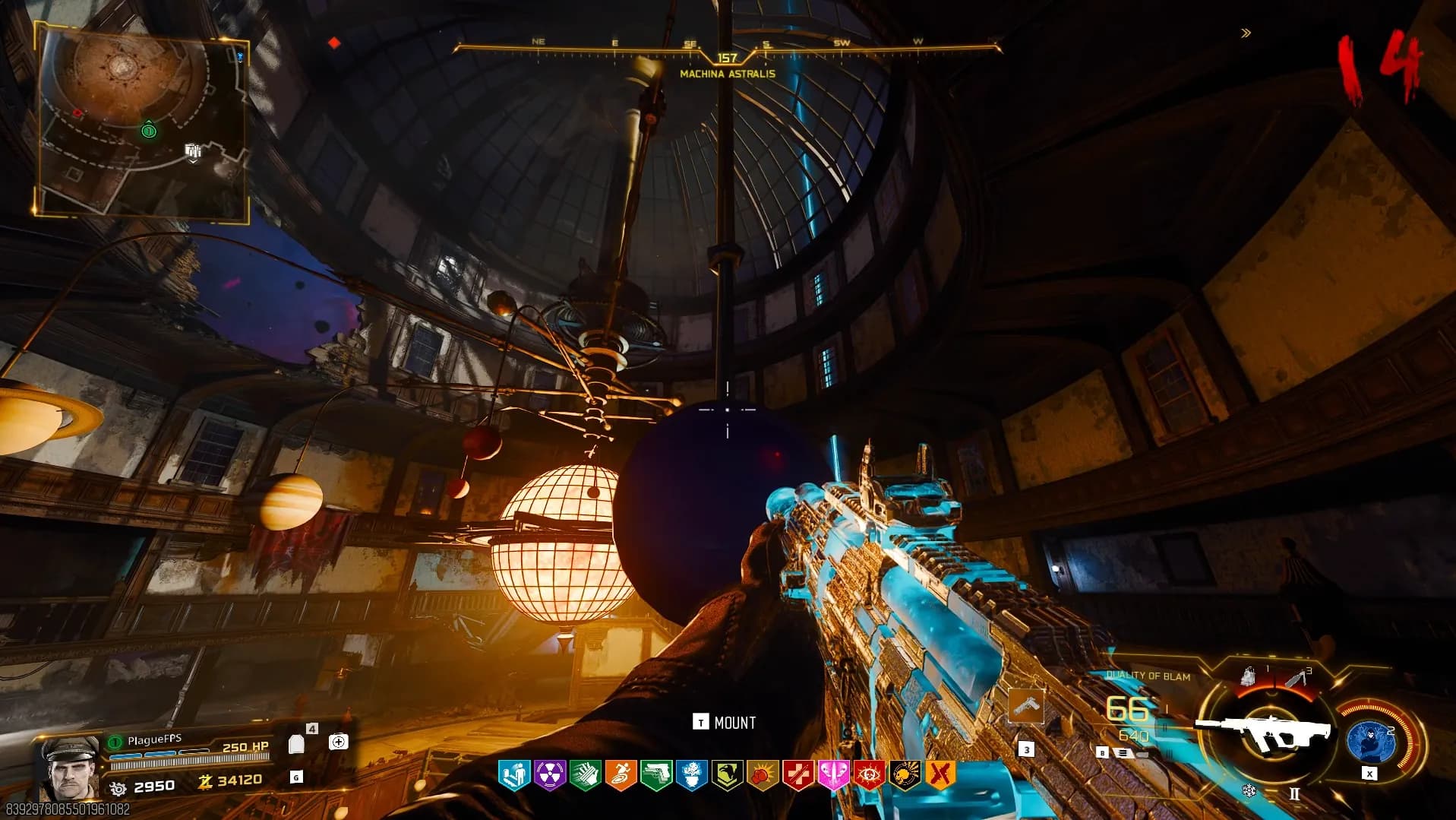Select the green slashing hand perk icon
Viewport: 1456px width, 820px height.
(x=586, y=775)
